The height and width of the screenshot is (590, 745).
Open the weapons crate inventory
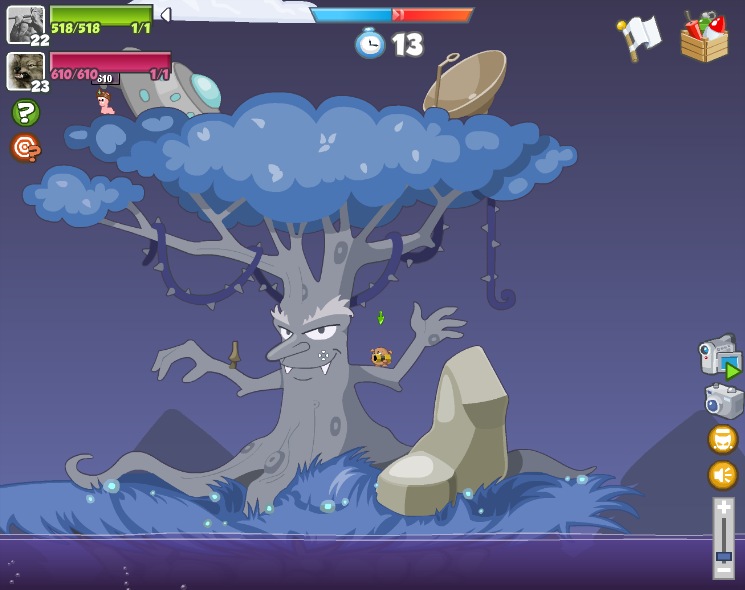[704, 38]
